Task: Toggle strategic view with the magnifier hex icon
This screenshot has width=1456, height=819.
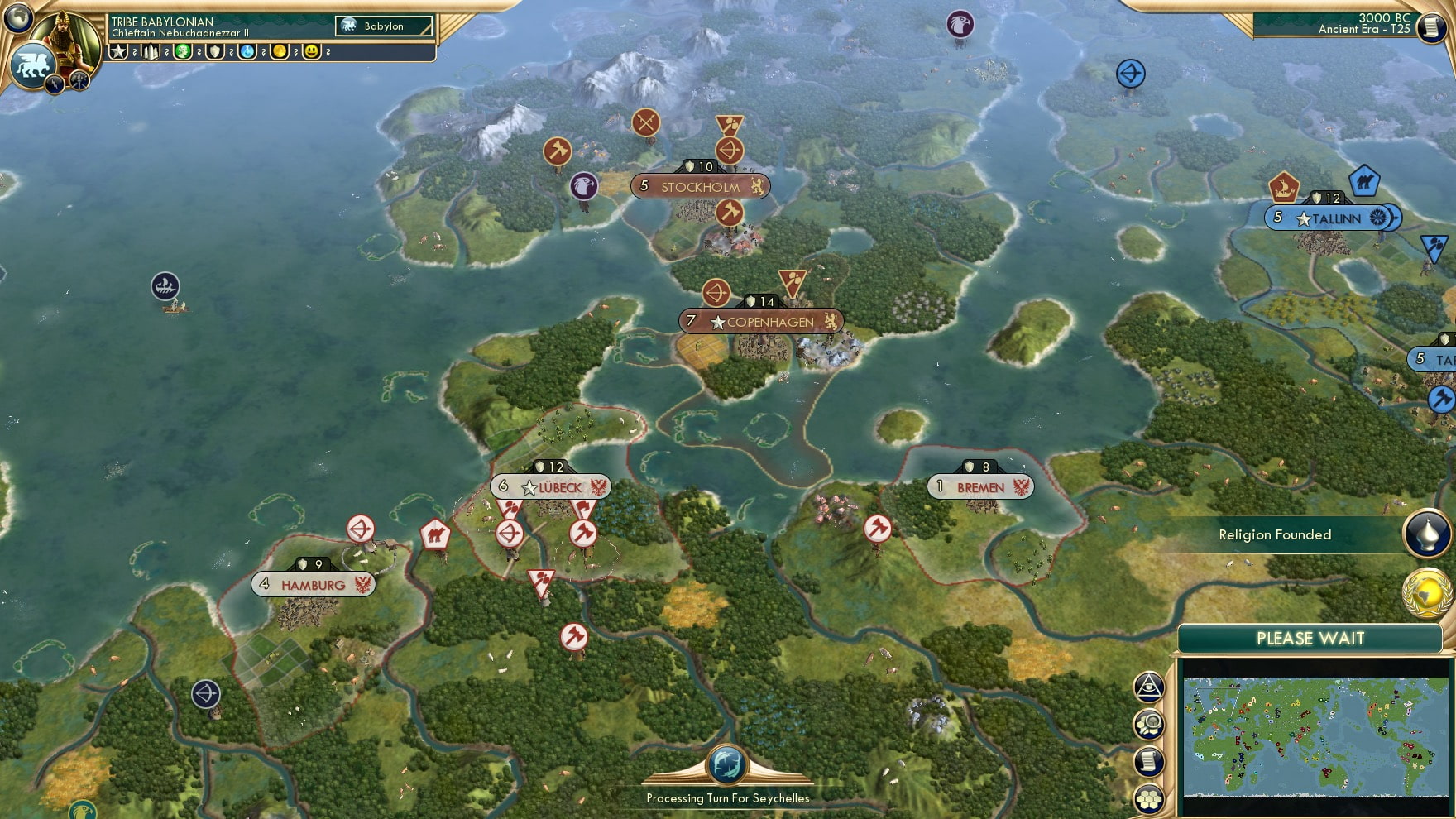Action: (x=1148, y=725)
